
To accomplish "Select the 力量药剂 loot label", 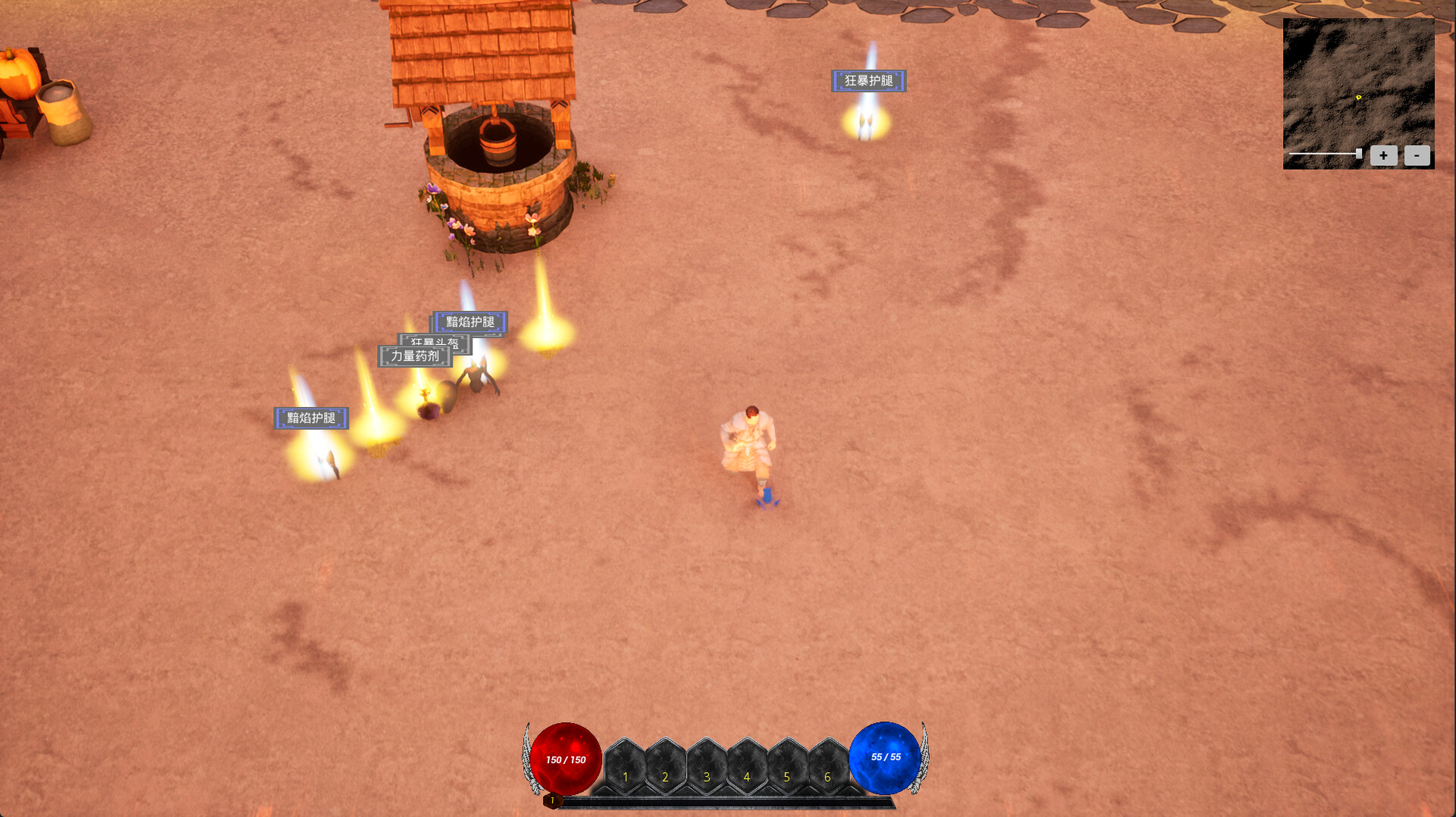I will point(414,357).
